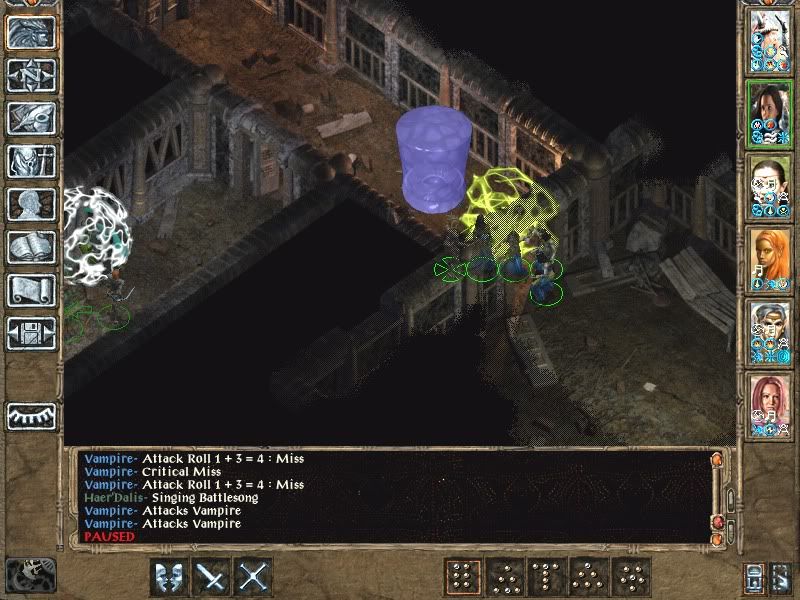This screenshot has height=600, width=800.
Task: Return to the game view using the top sidebar button
Action: tap(31, 34)
